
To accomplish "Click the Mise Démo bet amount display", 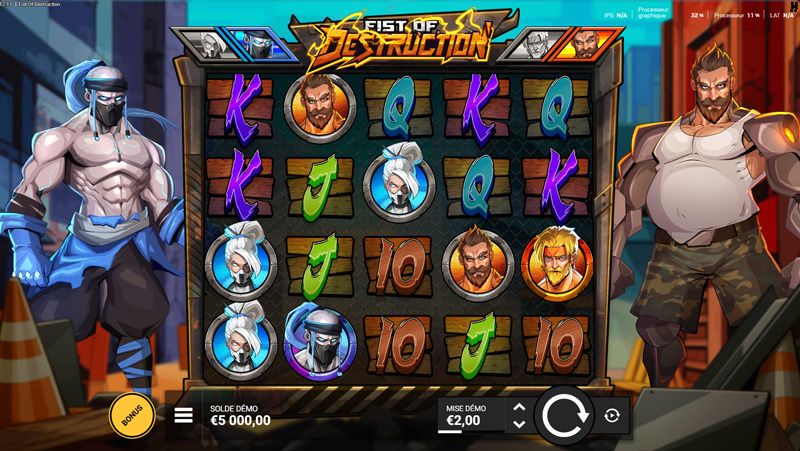I will click(x=468, y=415).
